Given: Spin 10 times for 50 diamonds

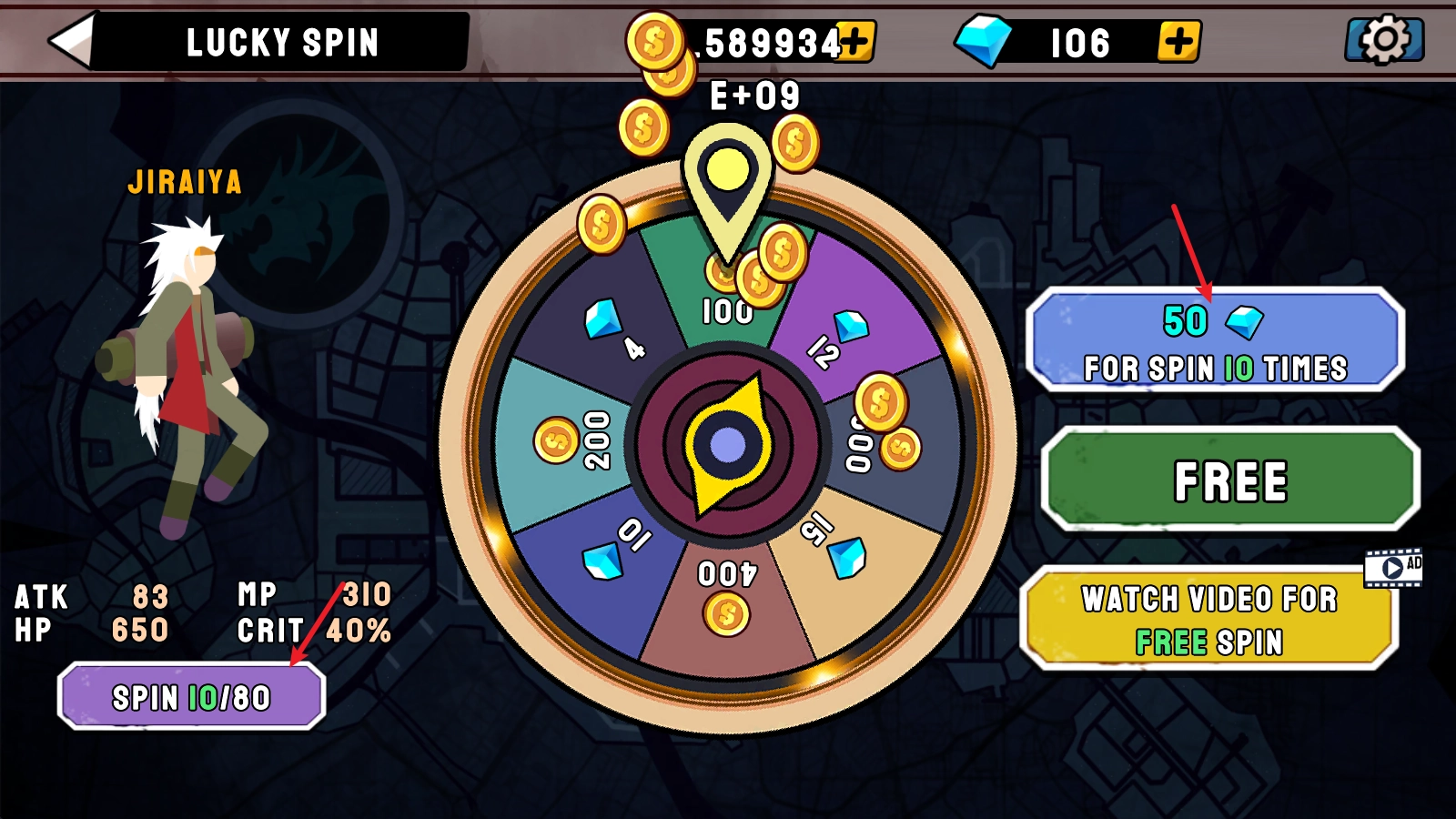Looking at the screenshot, I should (1215, 340).
